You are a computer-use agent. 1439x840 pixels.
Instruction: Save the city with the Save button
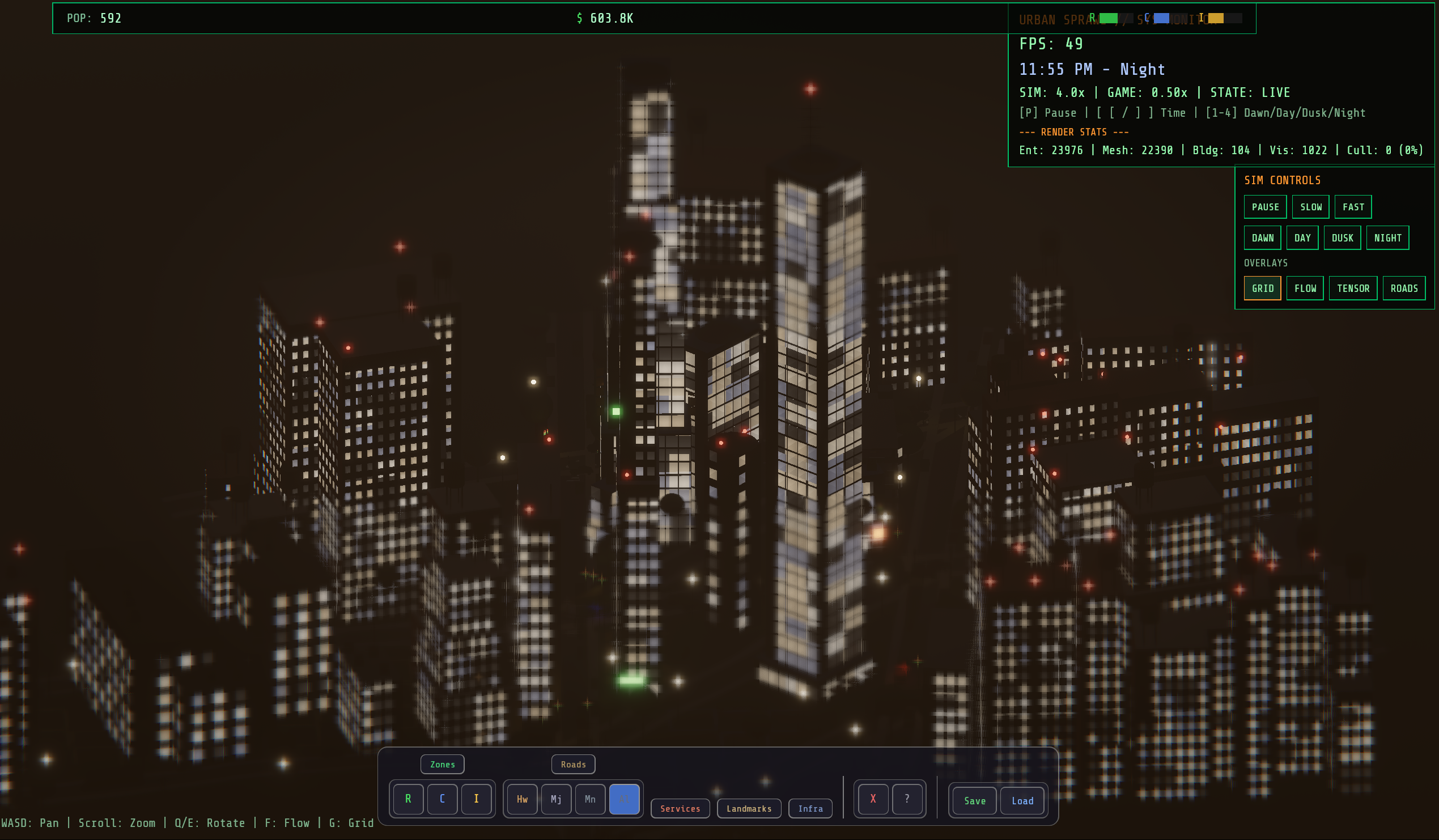coord(974,800)
